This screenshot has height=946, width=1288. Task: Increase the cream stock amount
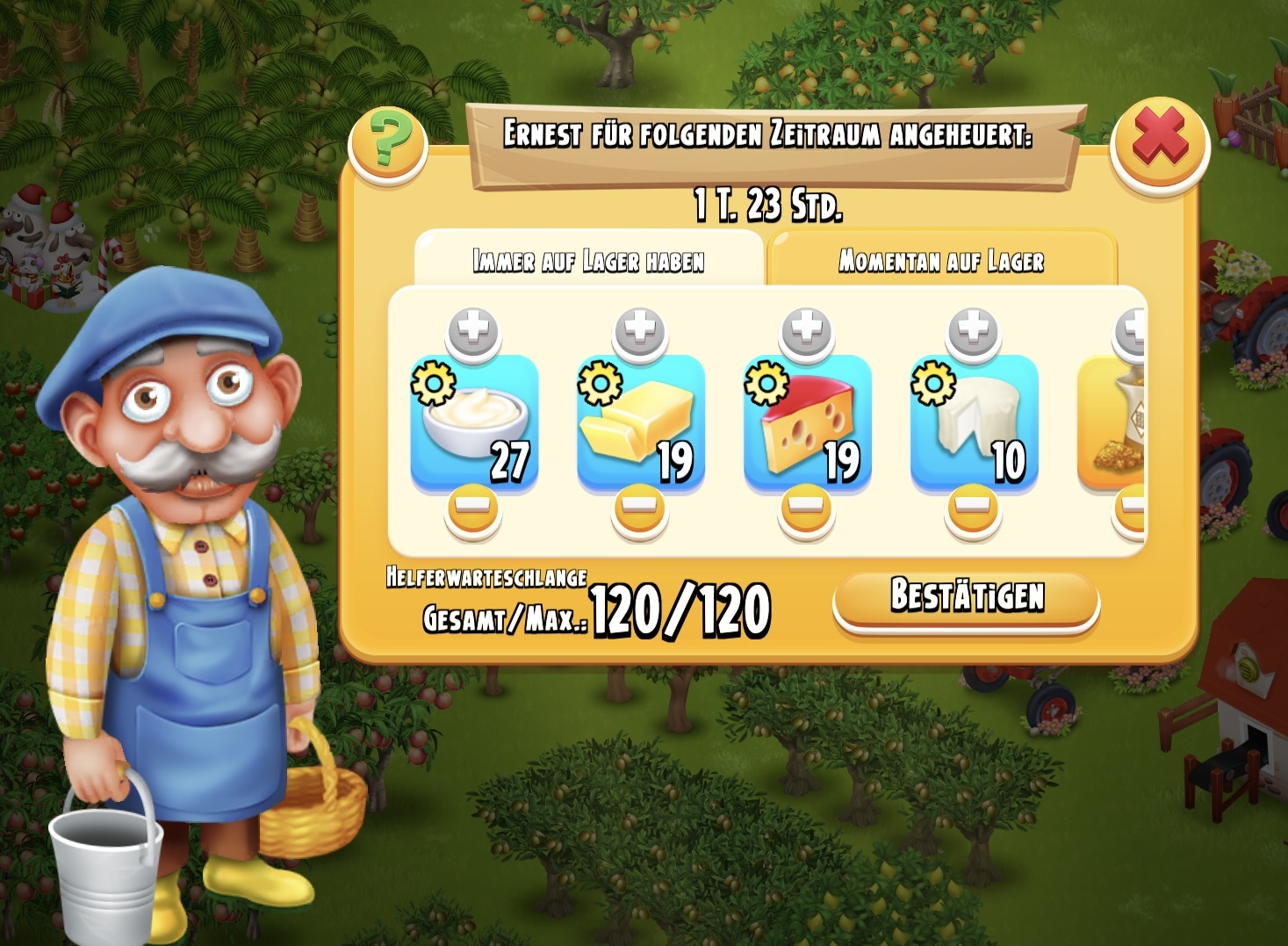point(473,333)
